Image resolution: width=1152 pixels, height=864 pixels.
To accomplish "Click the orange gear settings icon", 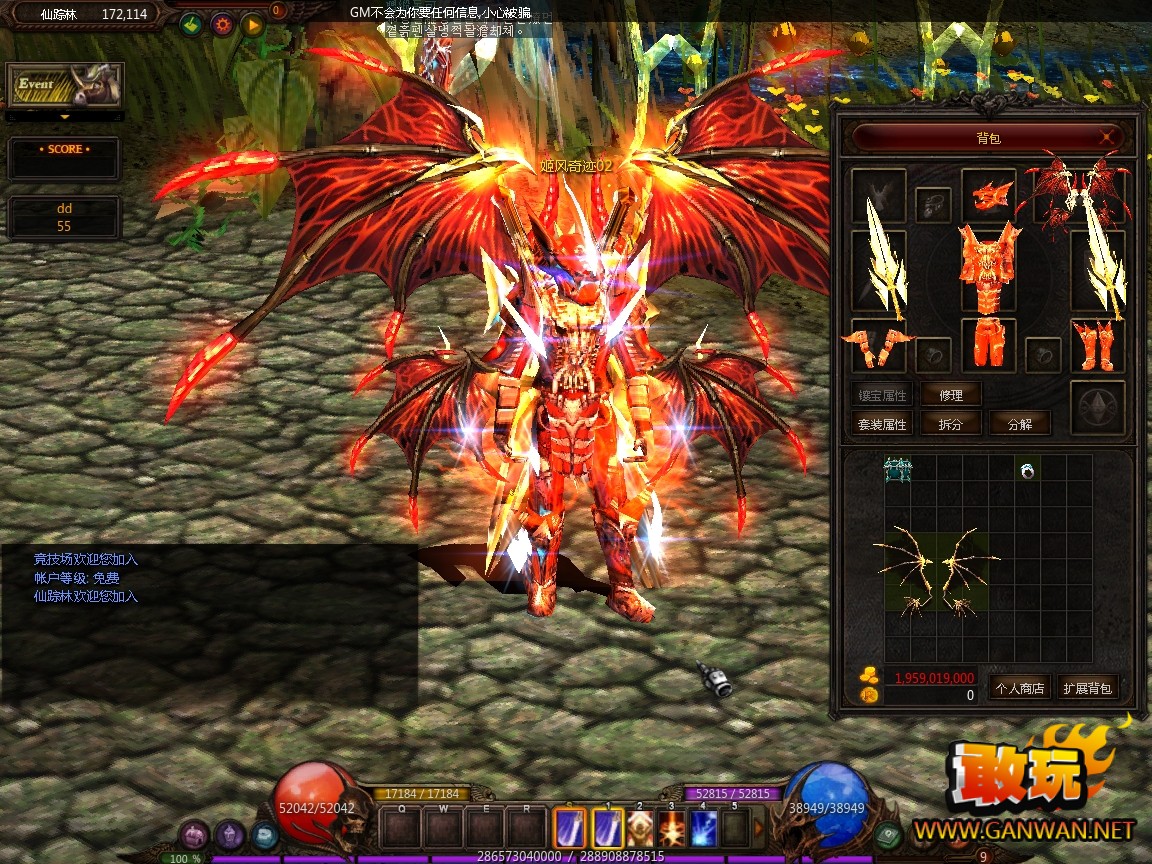I will (222, 24).
